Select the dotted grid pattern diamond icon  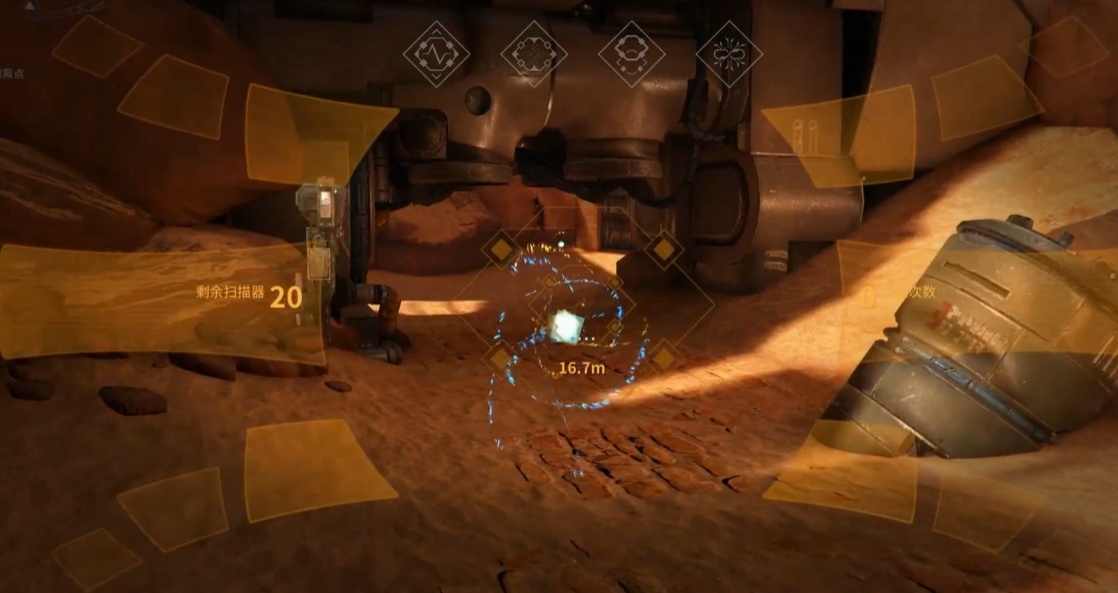[533, 54]
